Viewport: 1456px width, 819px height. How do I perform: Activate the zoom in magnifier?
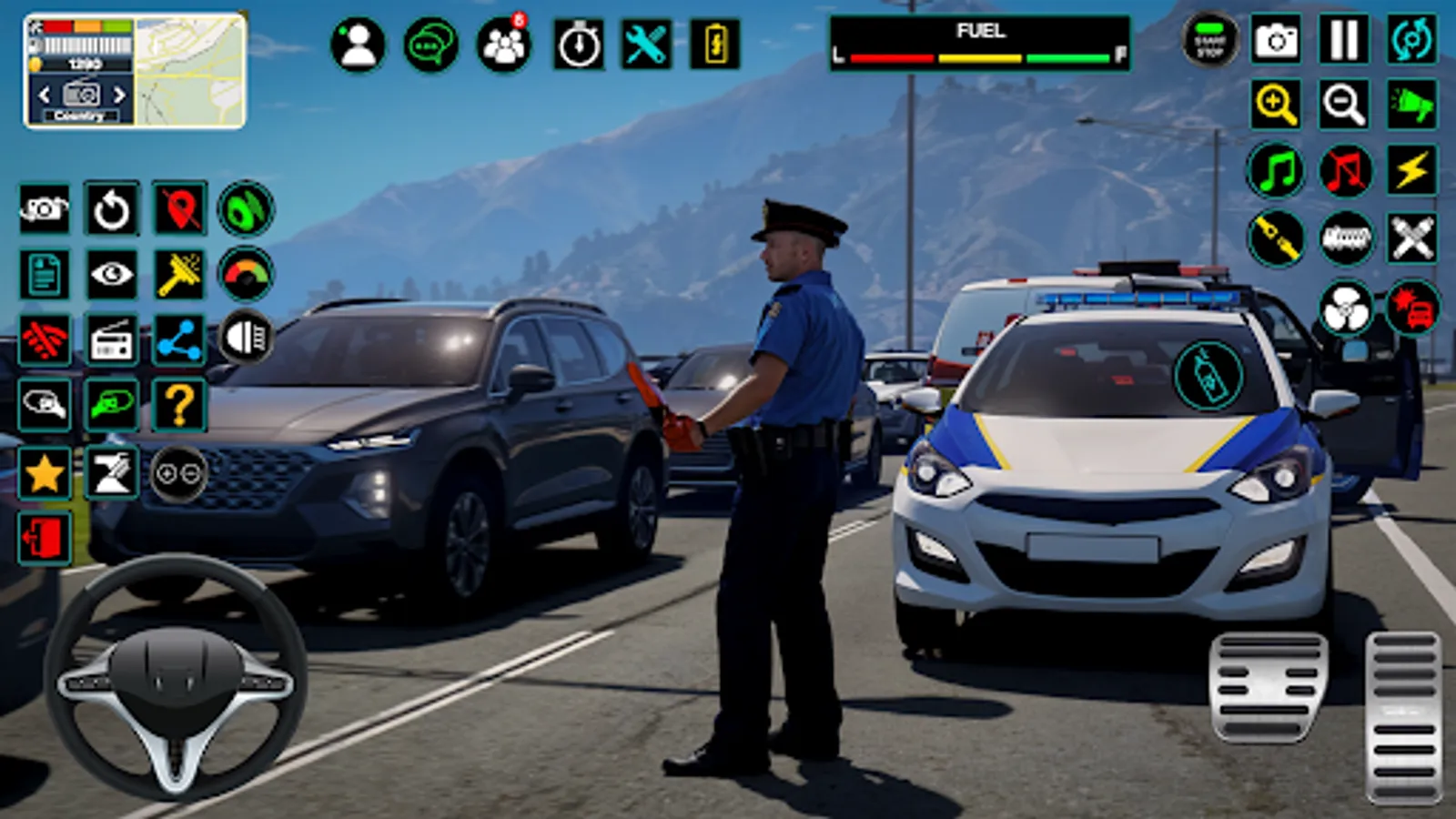[x=1278, y=102]
